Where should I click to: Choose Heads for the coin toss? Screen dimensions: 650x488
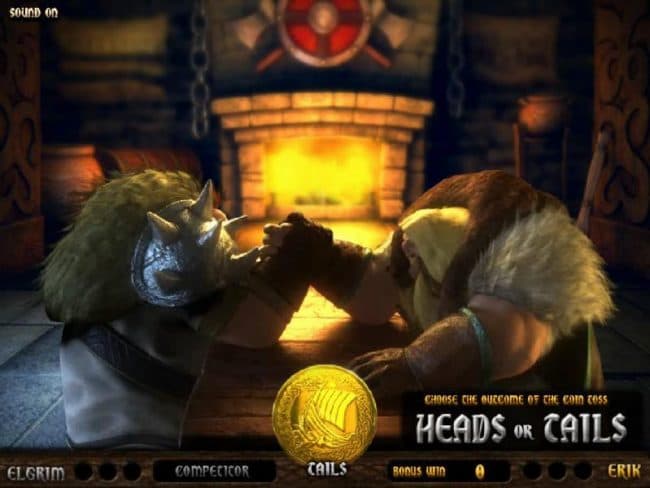coord(461,428)
